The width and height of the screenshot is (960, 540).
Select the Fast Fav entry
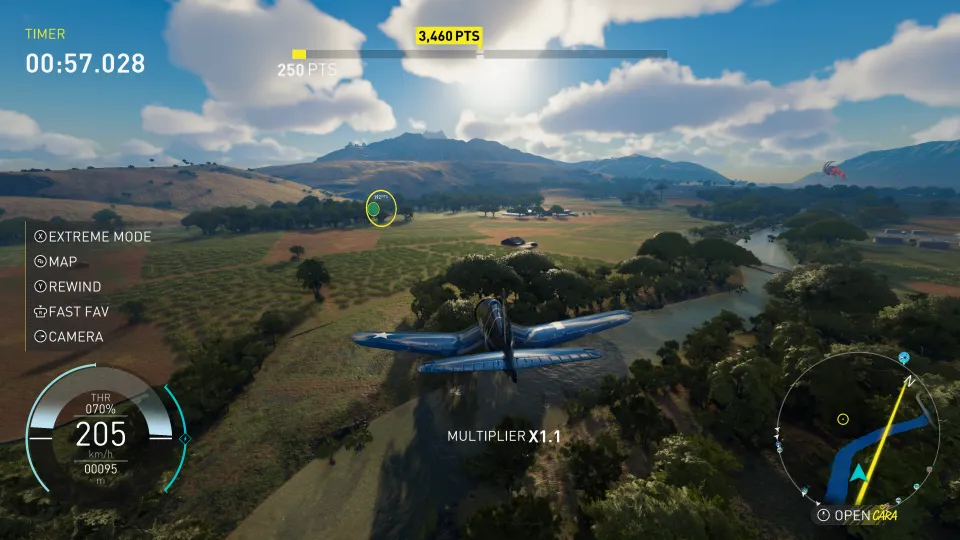(70, 312)
